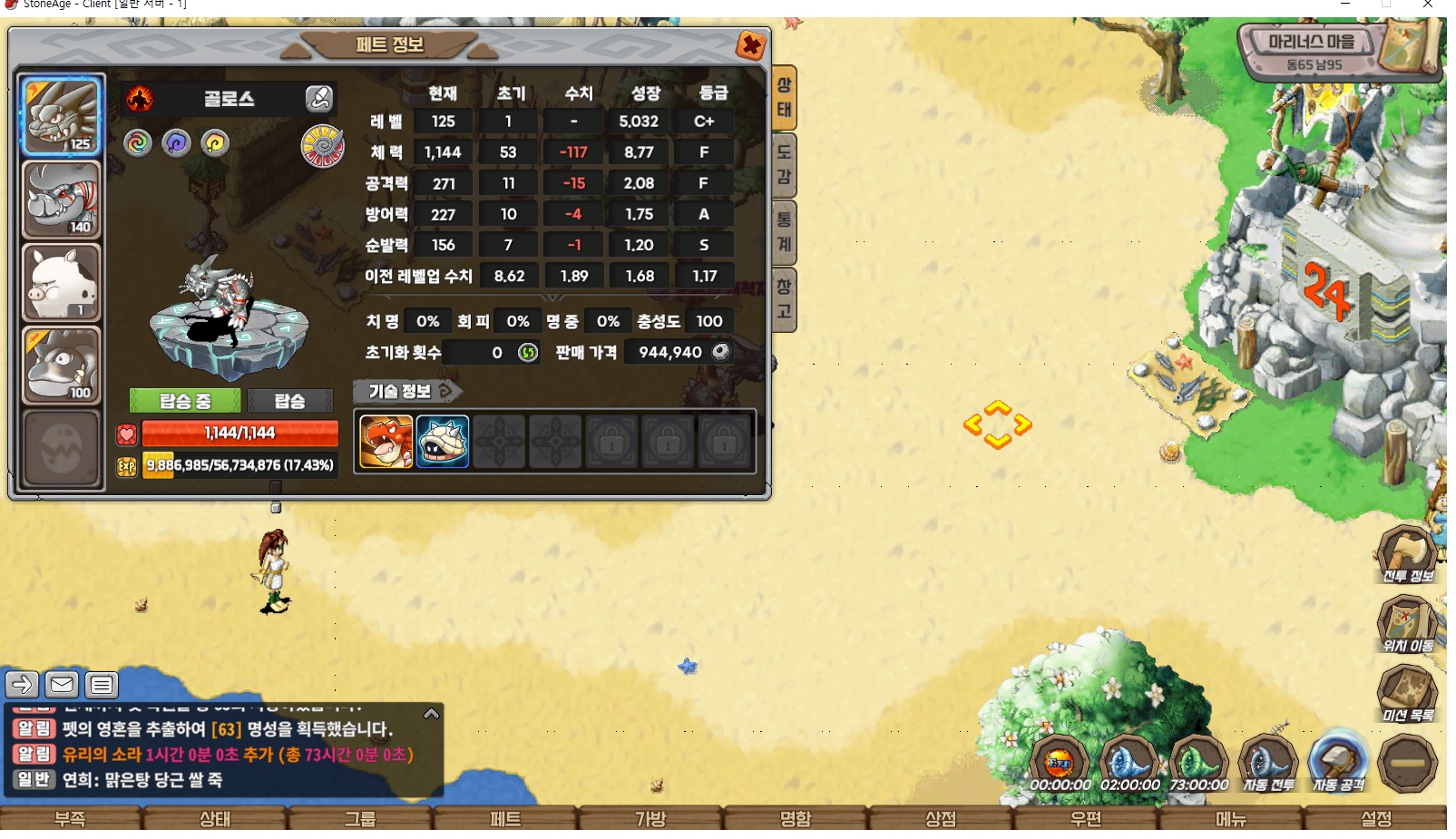Switch to the 통계 side tab
The height and width of the screenshot is (839, 1456).
(784, 232)
